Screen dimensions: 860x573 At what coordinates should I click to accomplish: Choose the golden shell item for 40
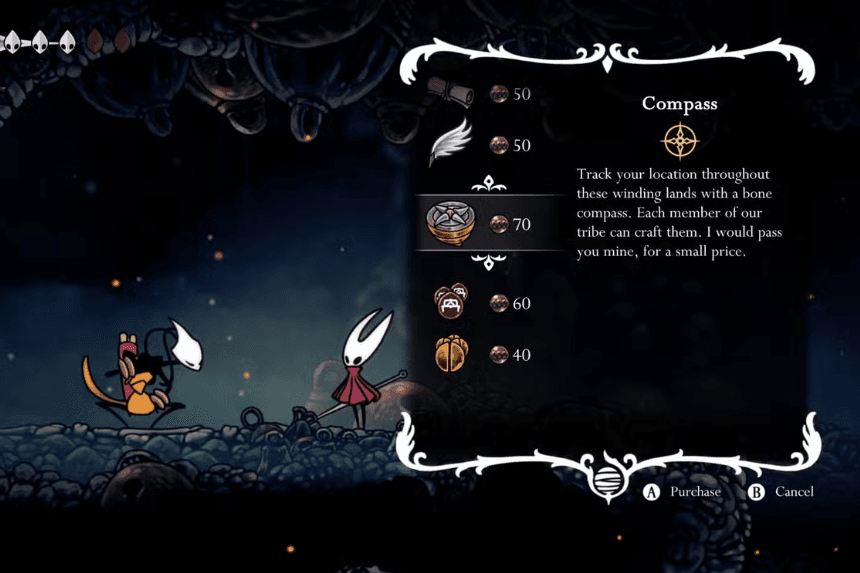(452, 354)
